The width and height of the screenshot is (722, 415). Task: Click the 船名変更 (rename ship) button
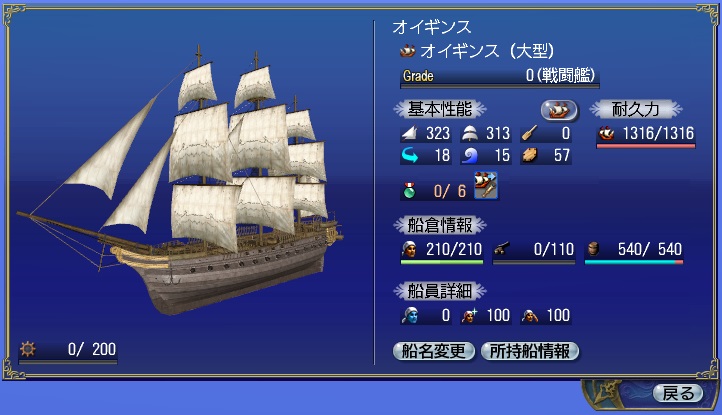tap(434, 351)
